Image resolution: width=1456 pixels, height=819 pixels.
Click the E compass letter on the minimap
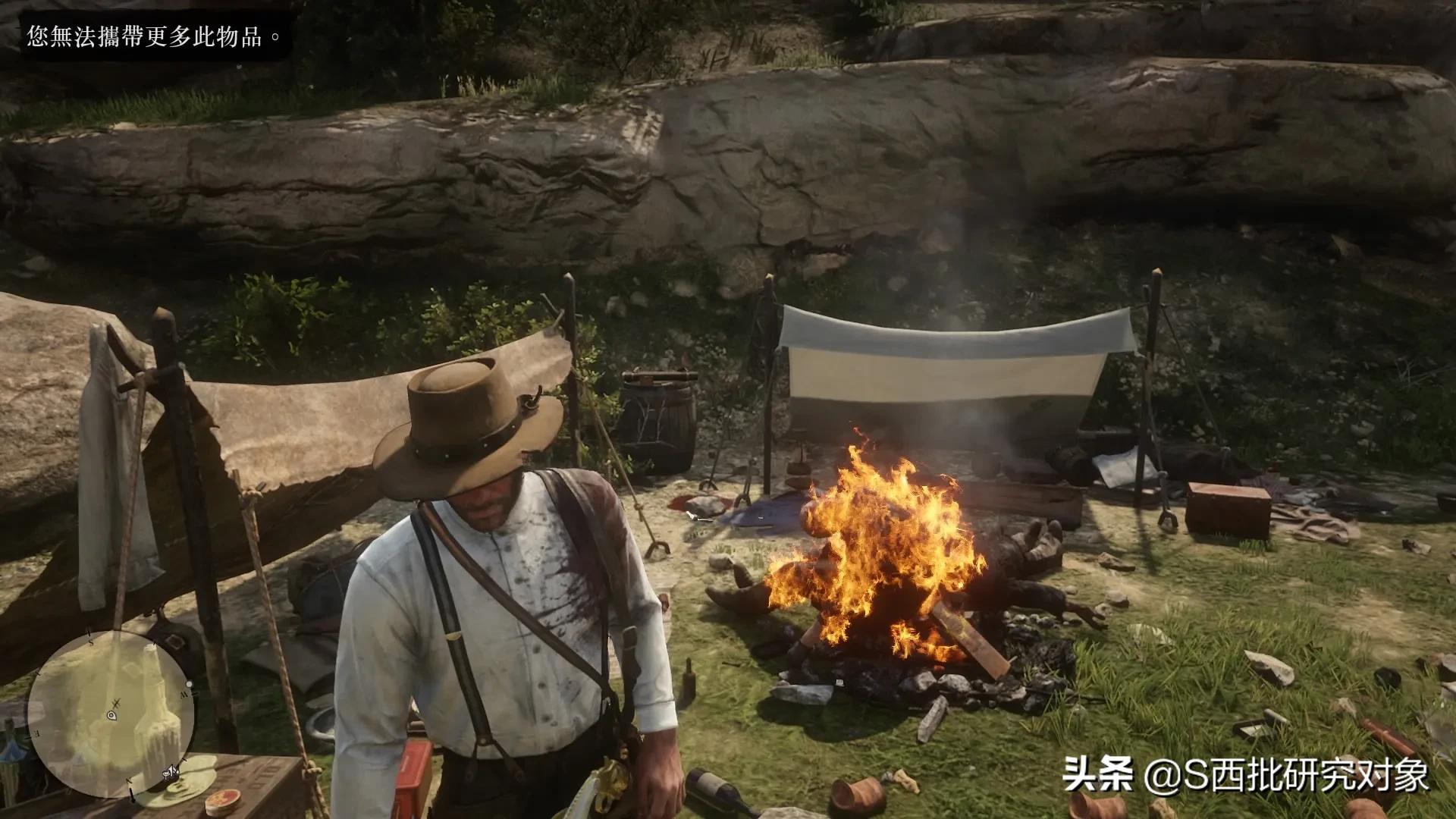pyautogui.click(x=36, y=733)
